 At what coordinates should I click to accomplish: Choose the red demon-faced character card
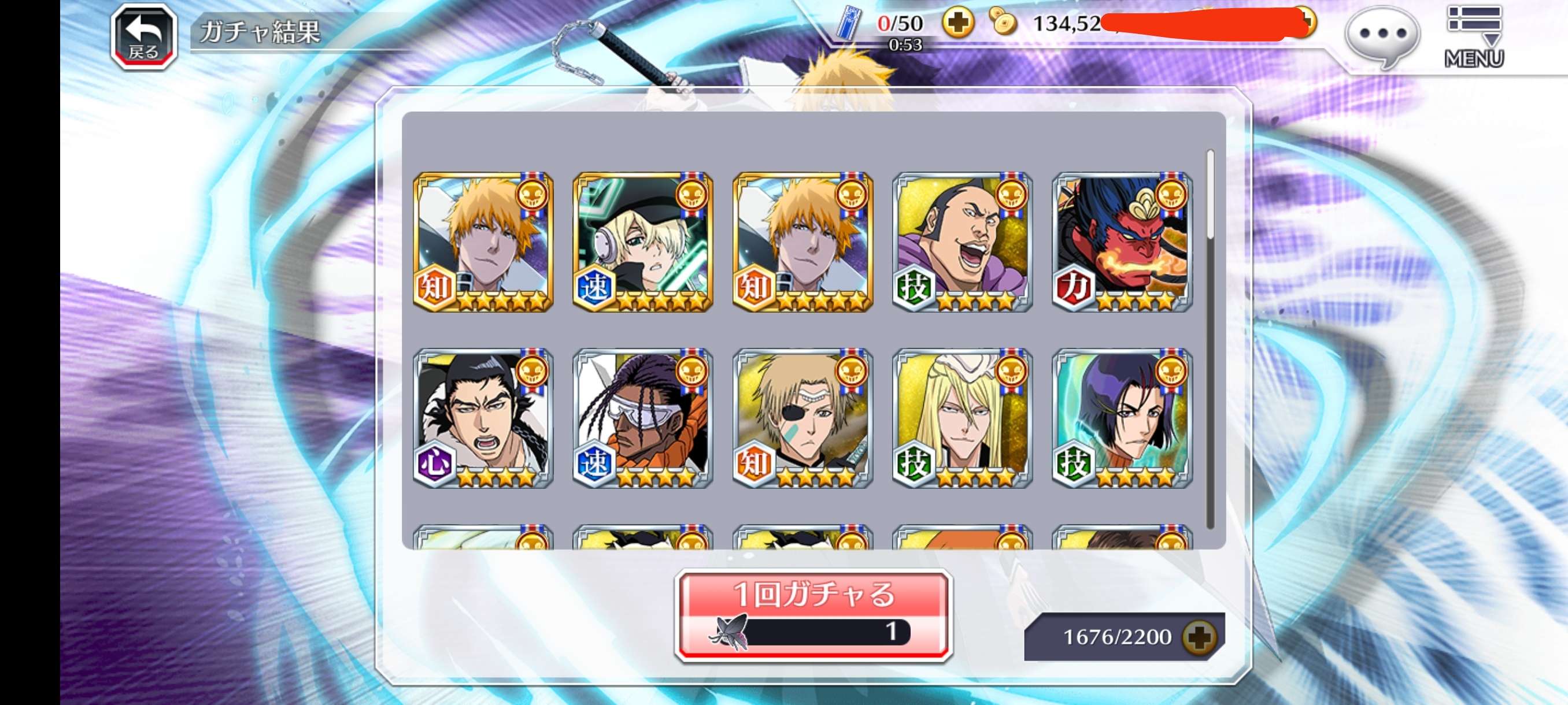[x=1122, y=242]
